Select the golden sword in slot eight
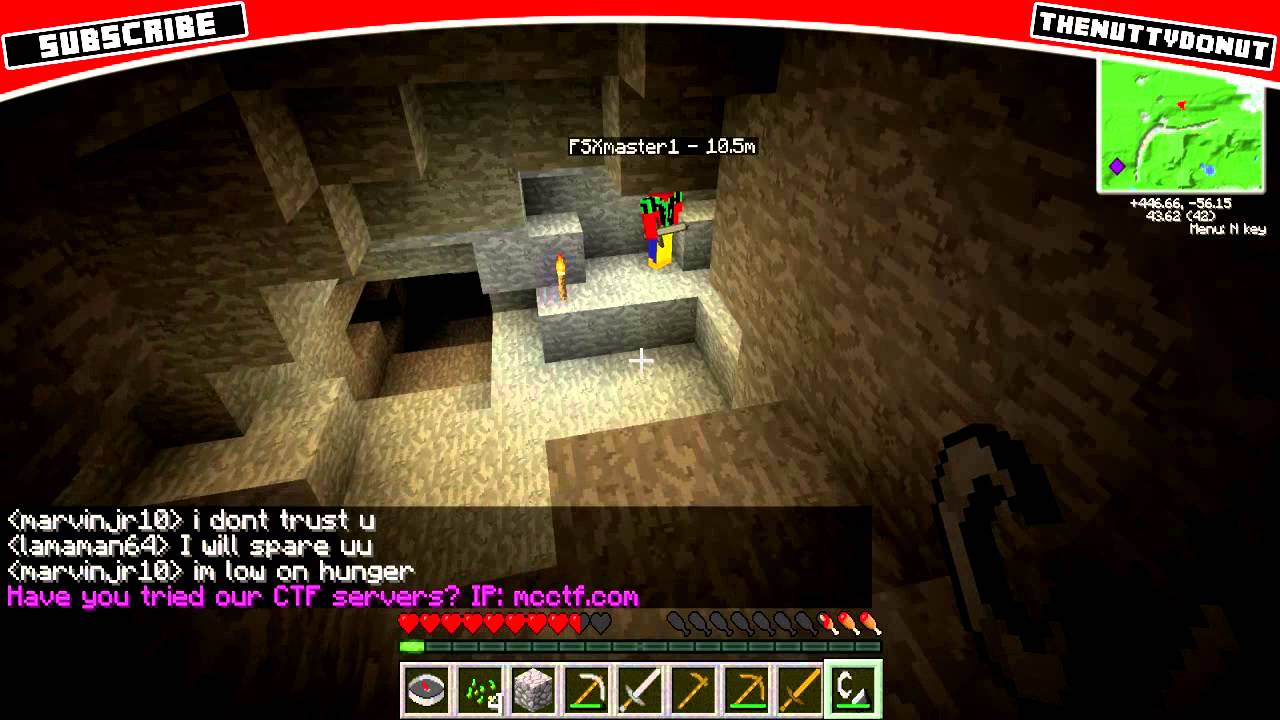 click(799, 688)
